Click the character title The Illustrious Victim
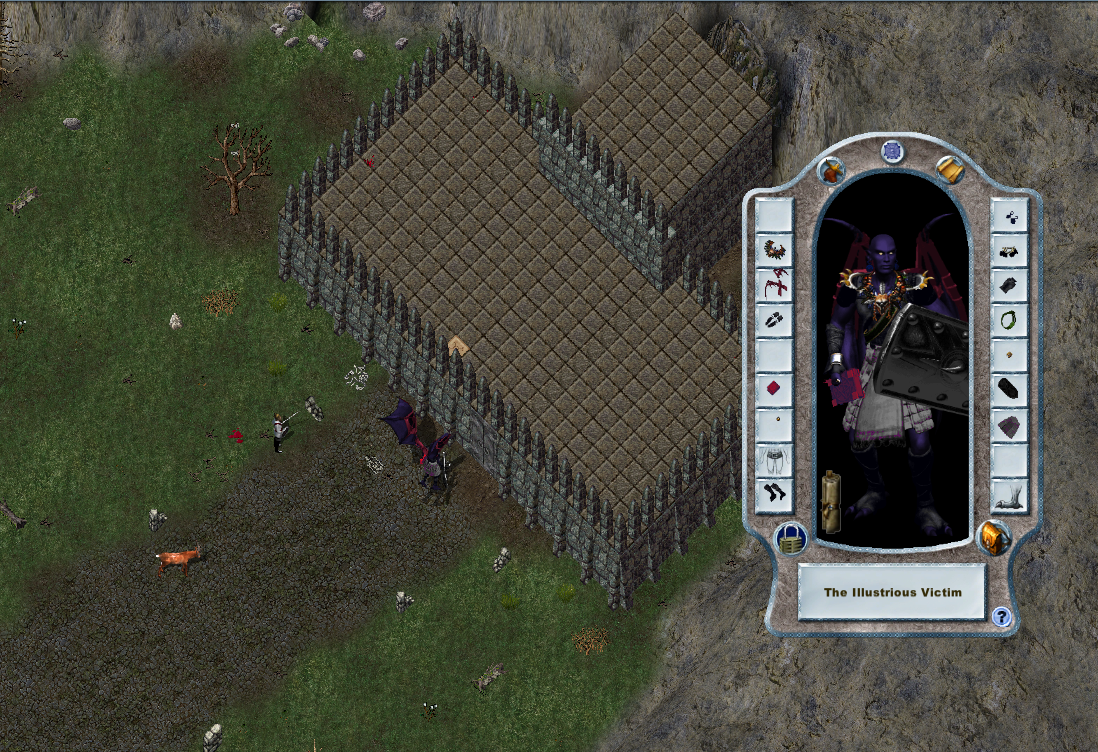 (892, 592)
